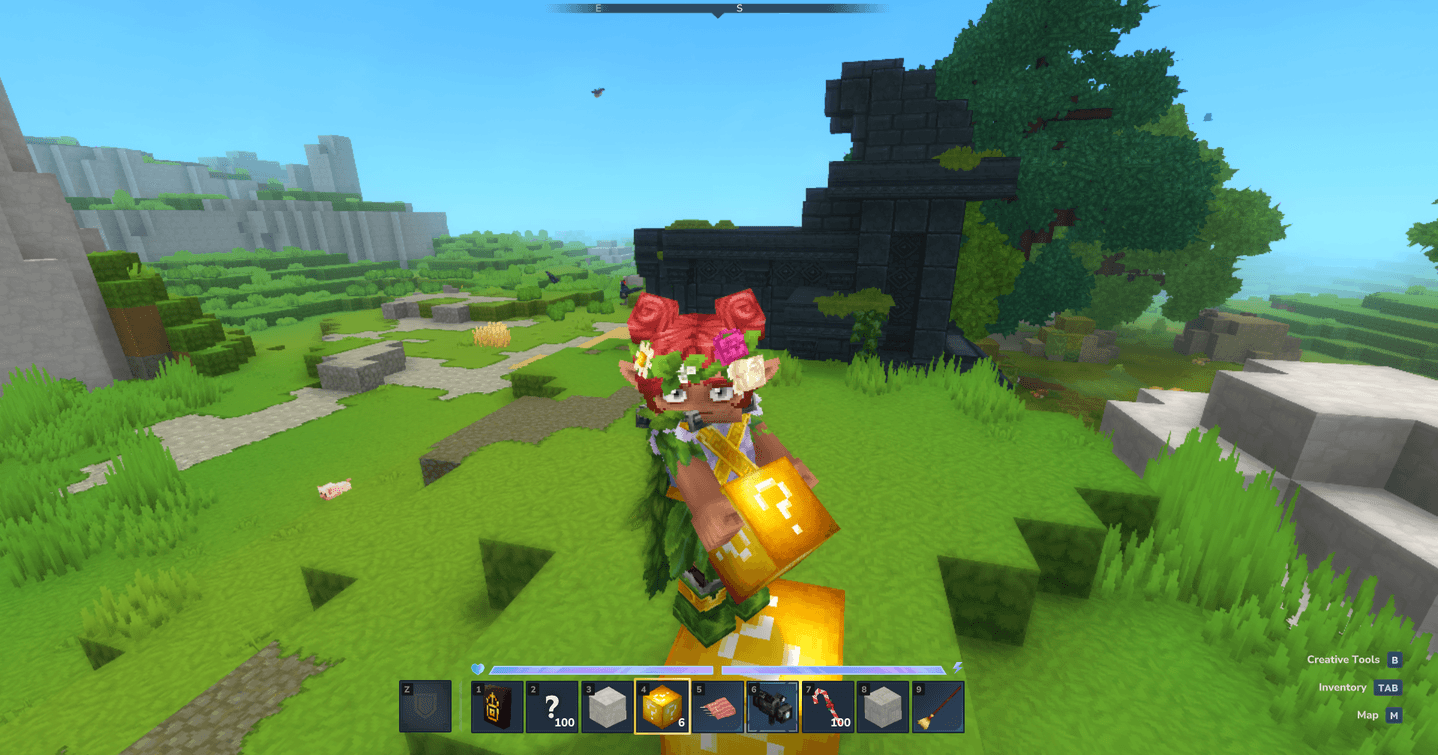Equip the black camera item
The image size is (1438, 755).
click(x=772, y=707)
